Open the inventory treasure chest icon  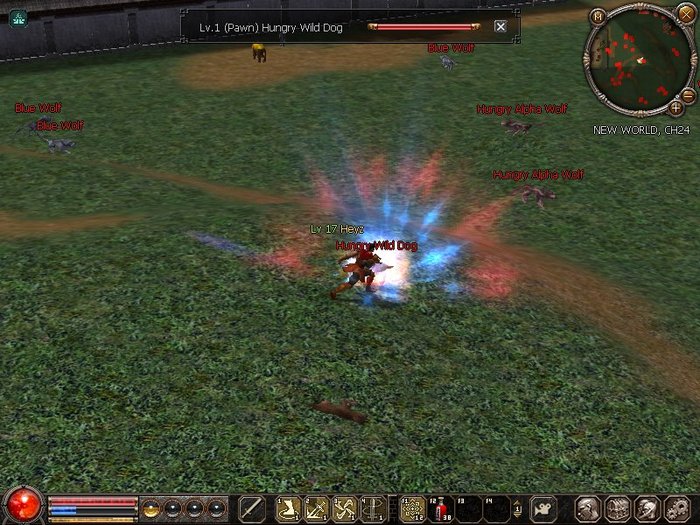tap(617, 508)
